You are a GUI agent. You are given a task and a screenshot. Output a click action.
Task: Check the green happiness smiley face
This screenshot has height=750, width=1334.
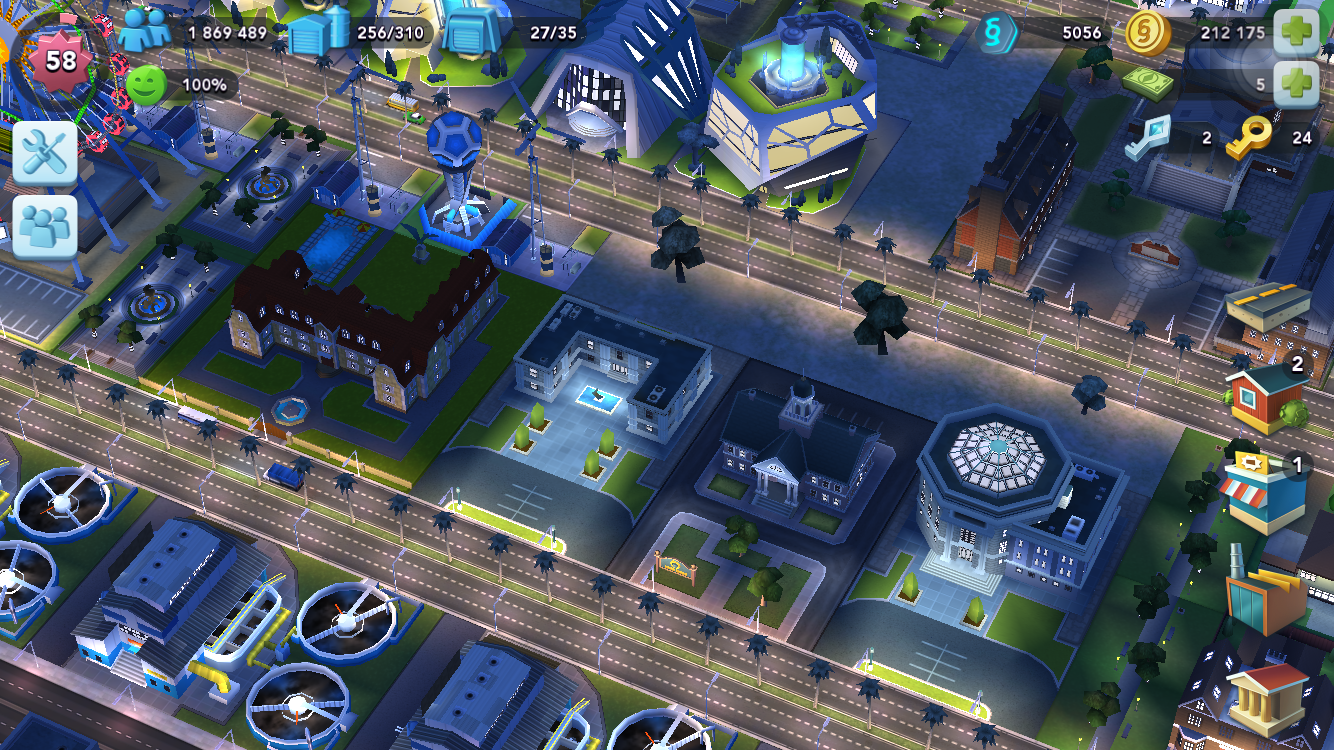pyautogui.click(x=145, y=85)
